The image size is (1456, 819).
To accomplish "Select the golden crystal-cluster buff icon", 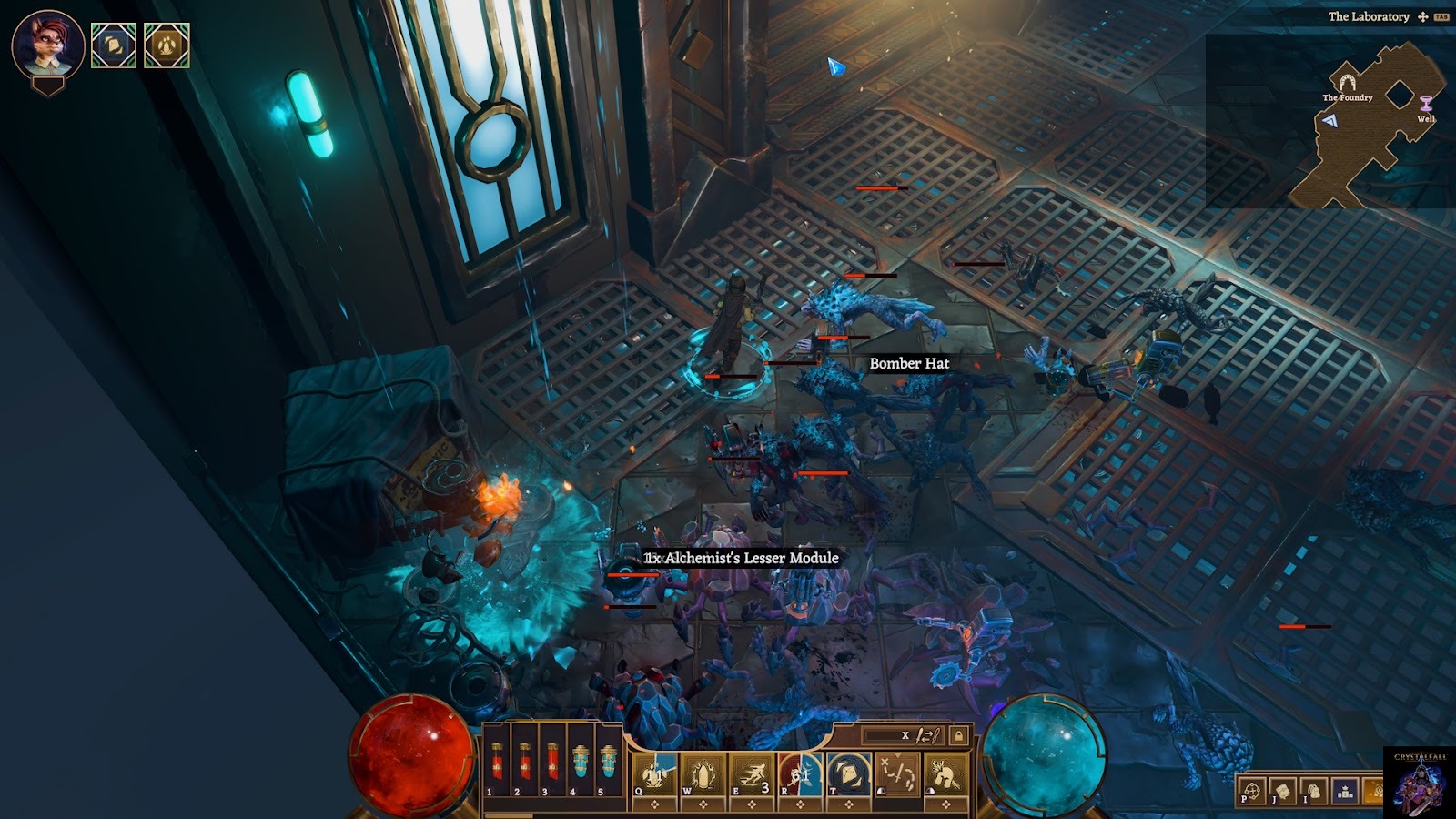I will 167,45.
